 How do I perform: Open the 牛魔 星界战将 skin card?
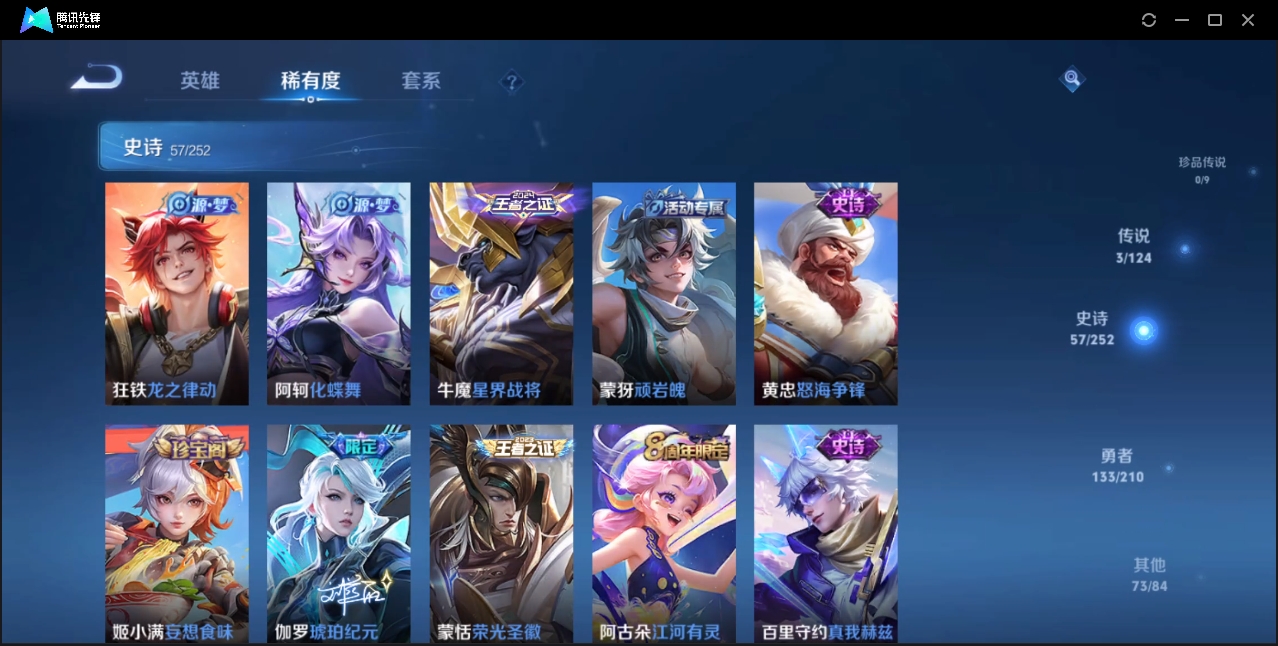point(502,293)
